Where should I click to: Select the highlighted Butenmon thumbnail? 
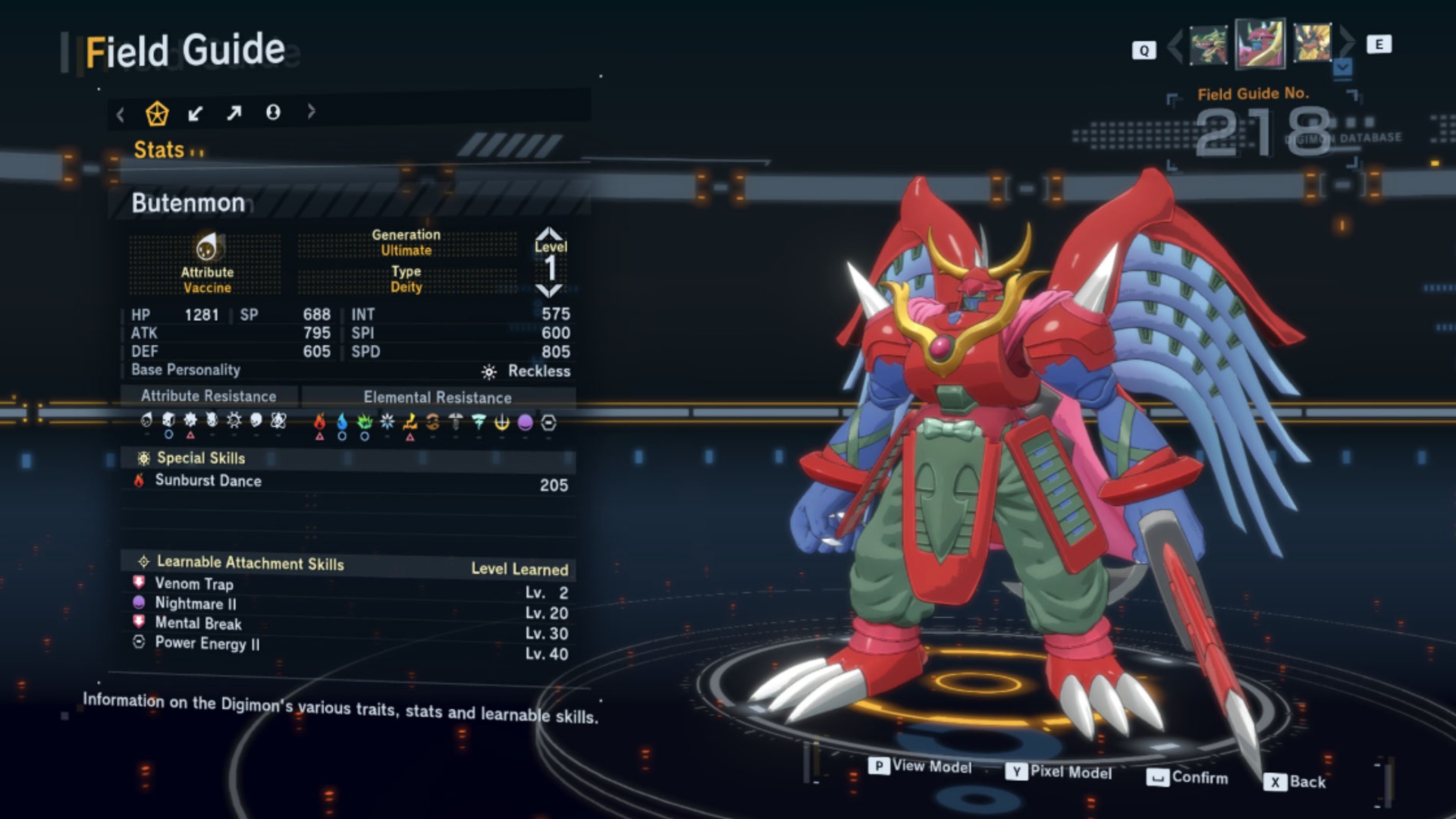[x=1260, y=44]
